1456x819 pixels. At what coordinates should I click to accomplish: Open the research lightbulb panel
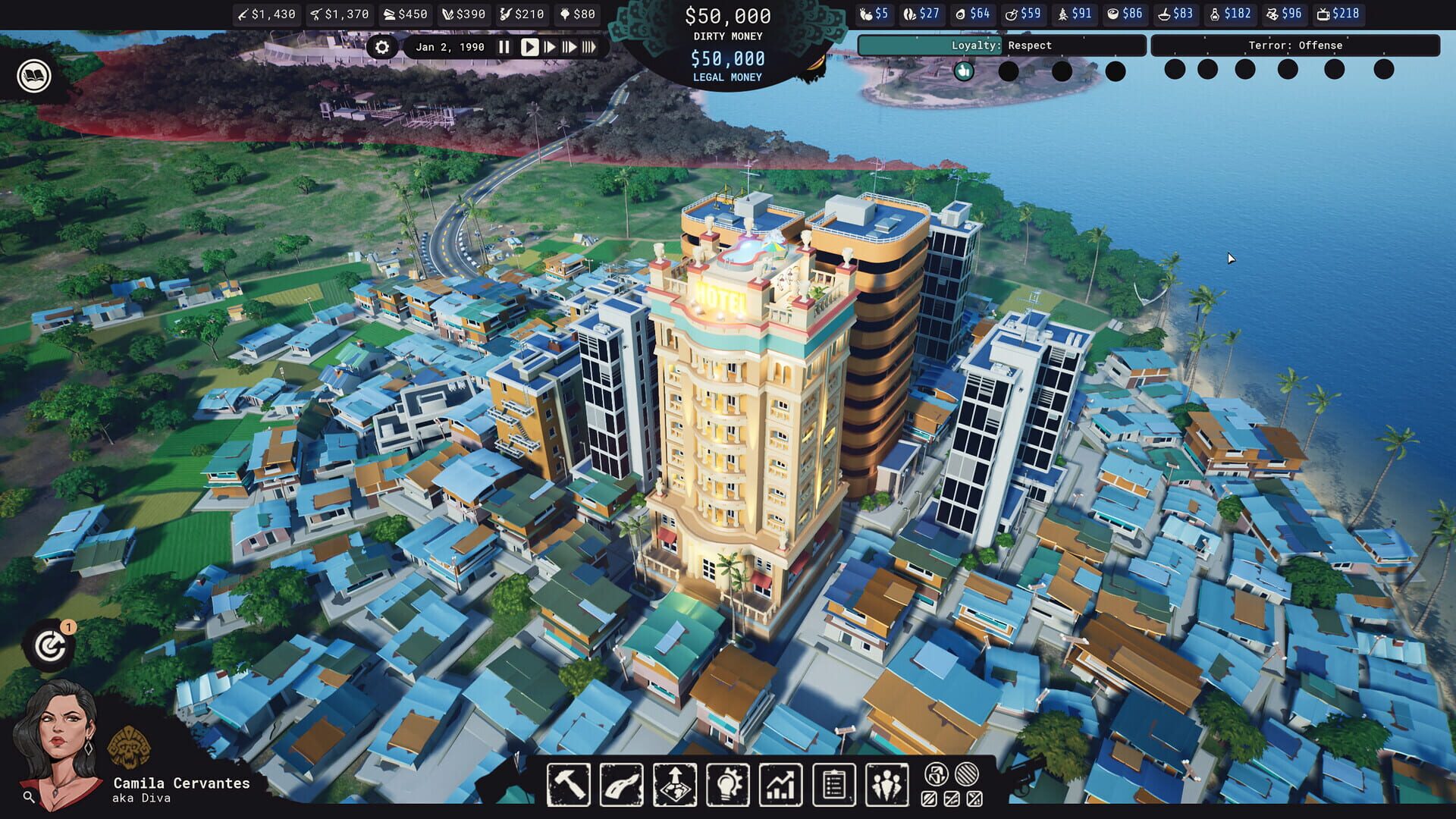pyautogui.click(x=726, y=785)
